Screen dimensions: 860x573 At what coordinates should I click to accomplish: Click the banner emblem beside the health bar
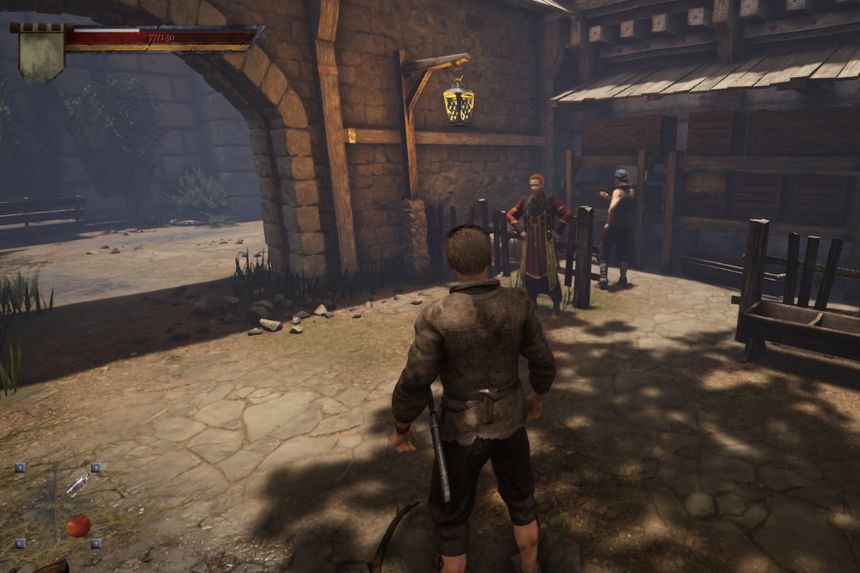(41, 56)
